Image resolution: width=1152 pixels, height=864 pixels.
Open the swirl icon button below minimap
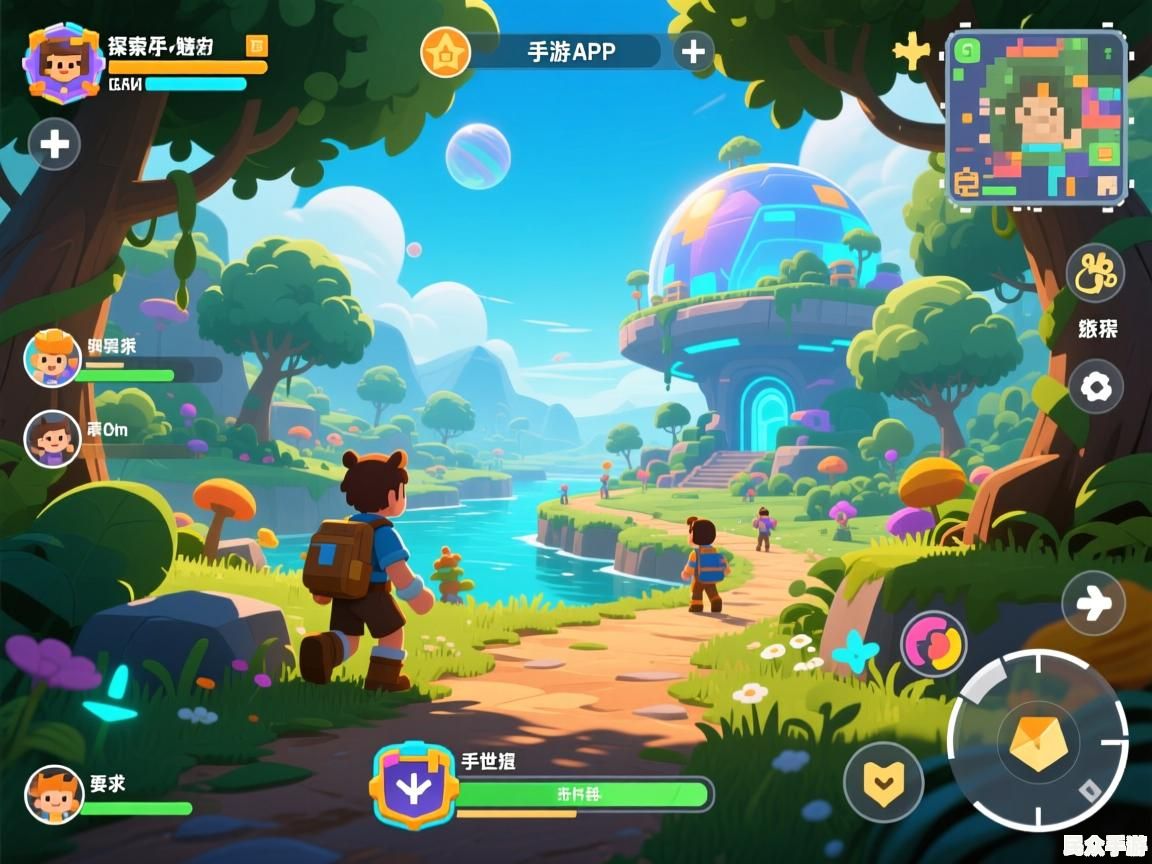pos(1095,273)
